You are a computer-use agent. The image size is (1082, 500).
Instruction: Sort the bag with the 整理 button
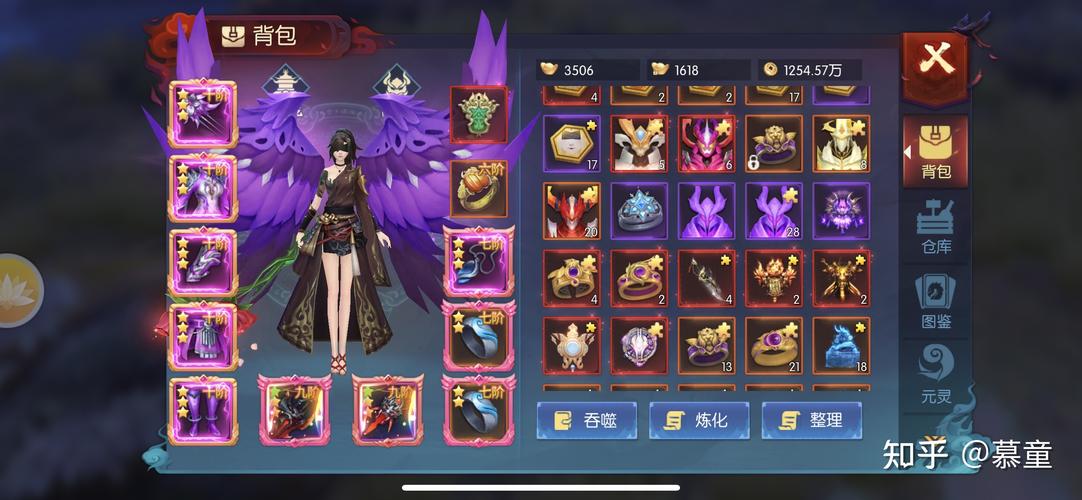point(811,420)
